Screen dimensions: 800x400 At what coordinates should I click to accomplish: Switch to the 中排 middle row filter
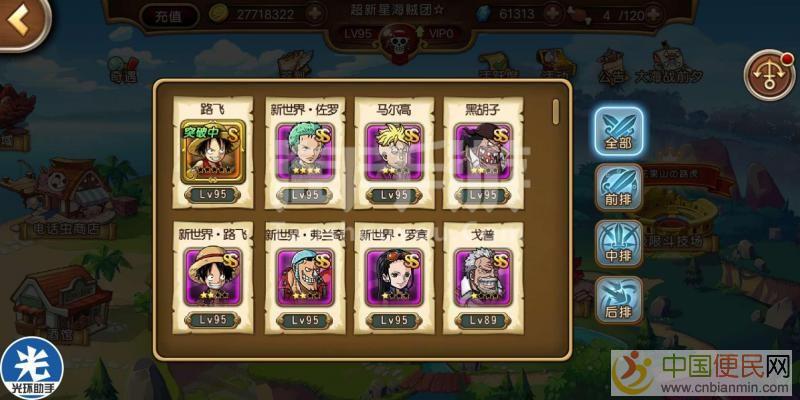(617, 241)
